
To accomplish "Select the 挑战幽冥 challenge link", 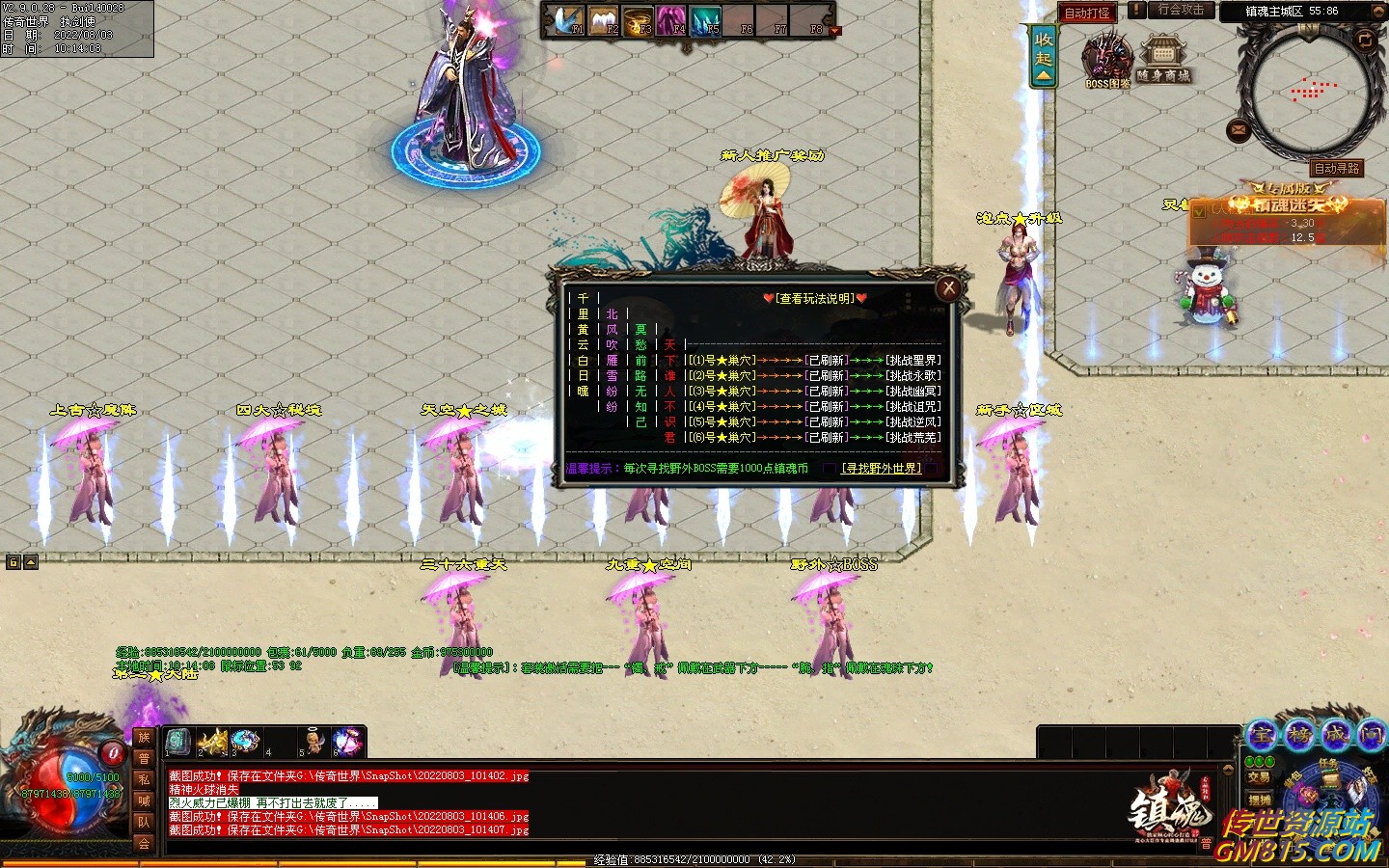I will (912, 392).
